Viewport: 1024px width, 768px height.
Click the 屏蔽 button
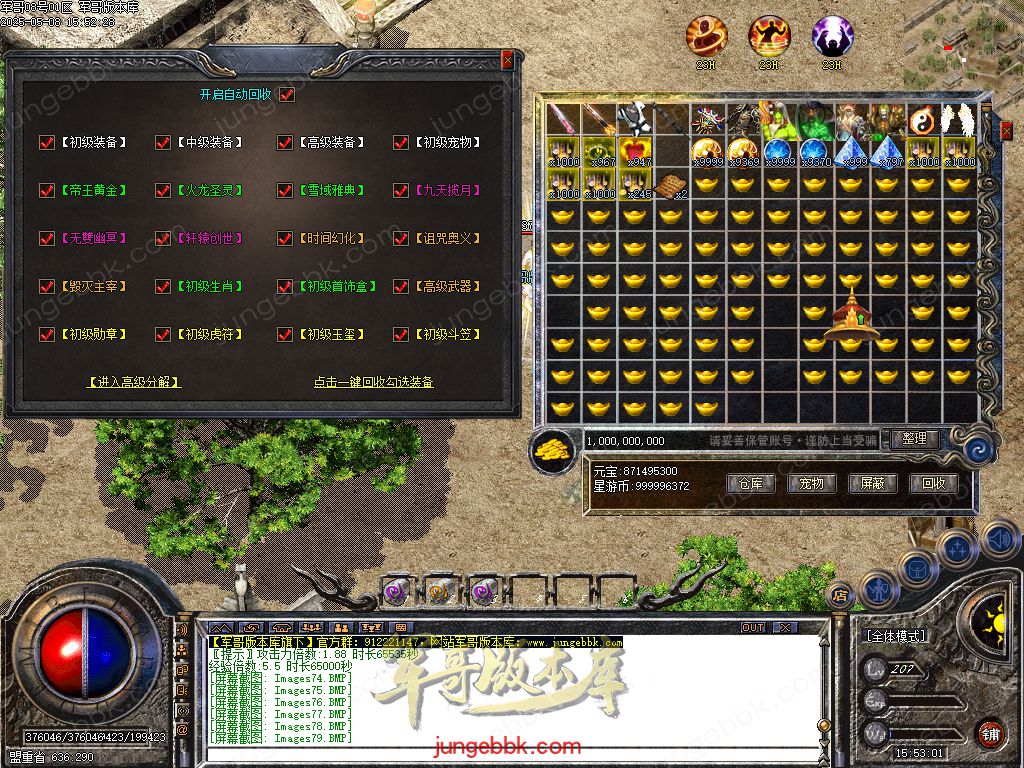872,483
